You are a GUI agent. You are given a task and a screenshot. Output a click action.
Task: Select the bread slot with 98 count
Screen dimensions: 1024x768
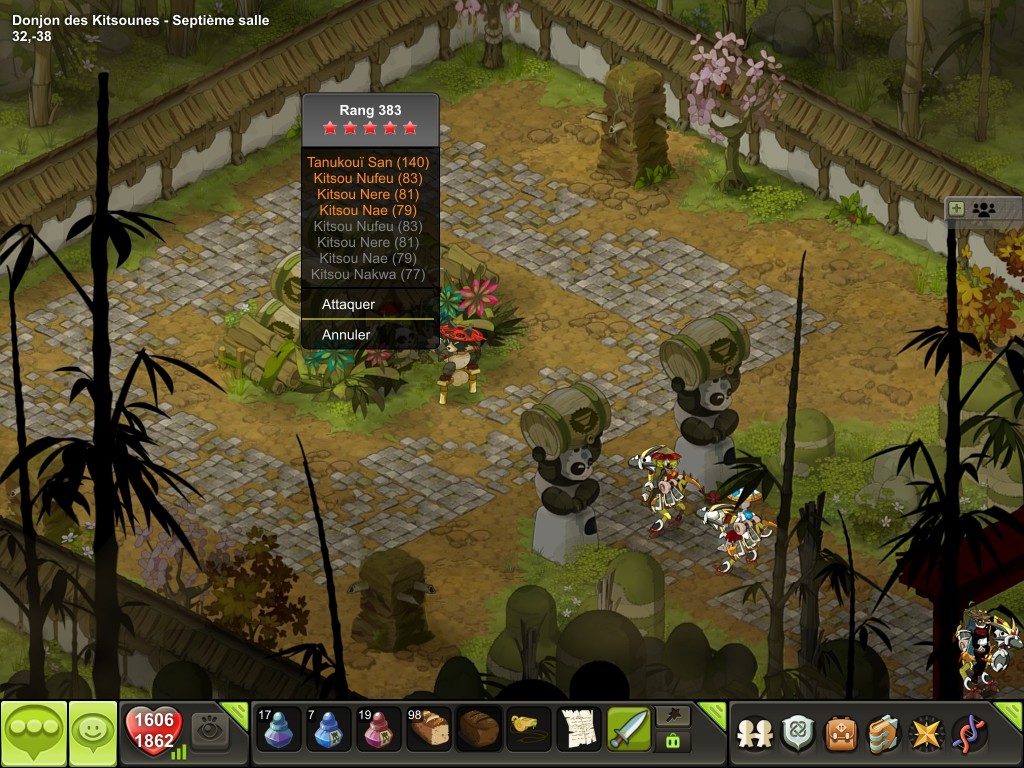(x=429, y=729)
